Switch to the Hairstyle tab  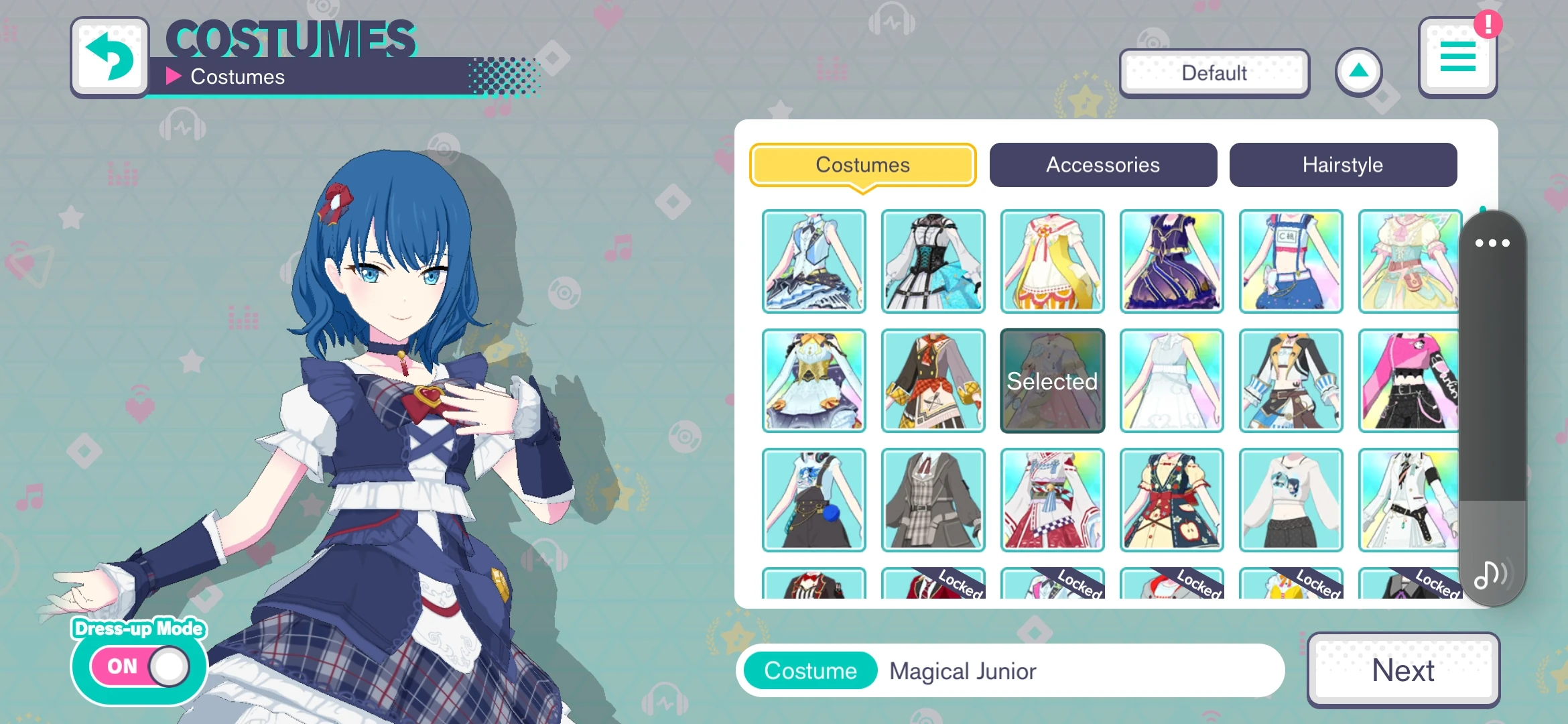[x=1342, y=165]
